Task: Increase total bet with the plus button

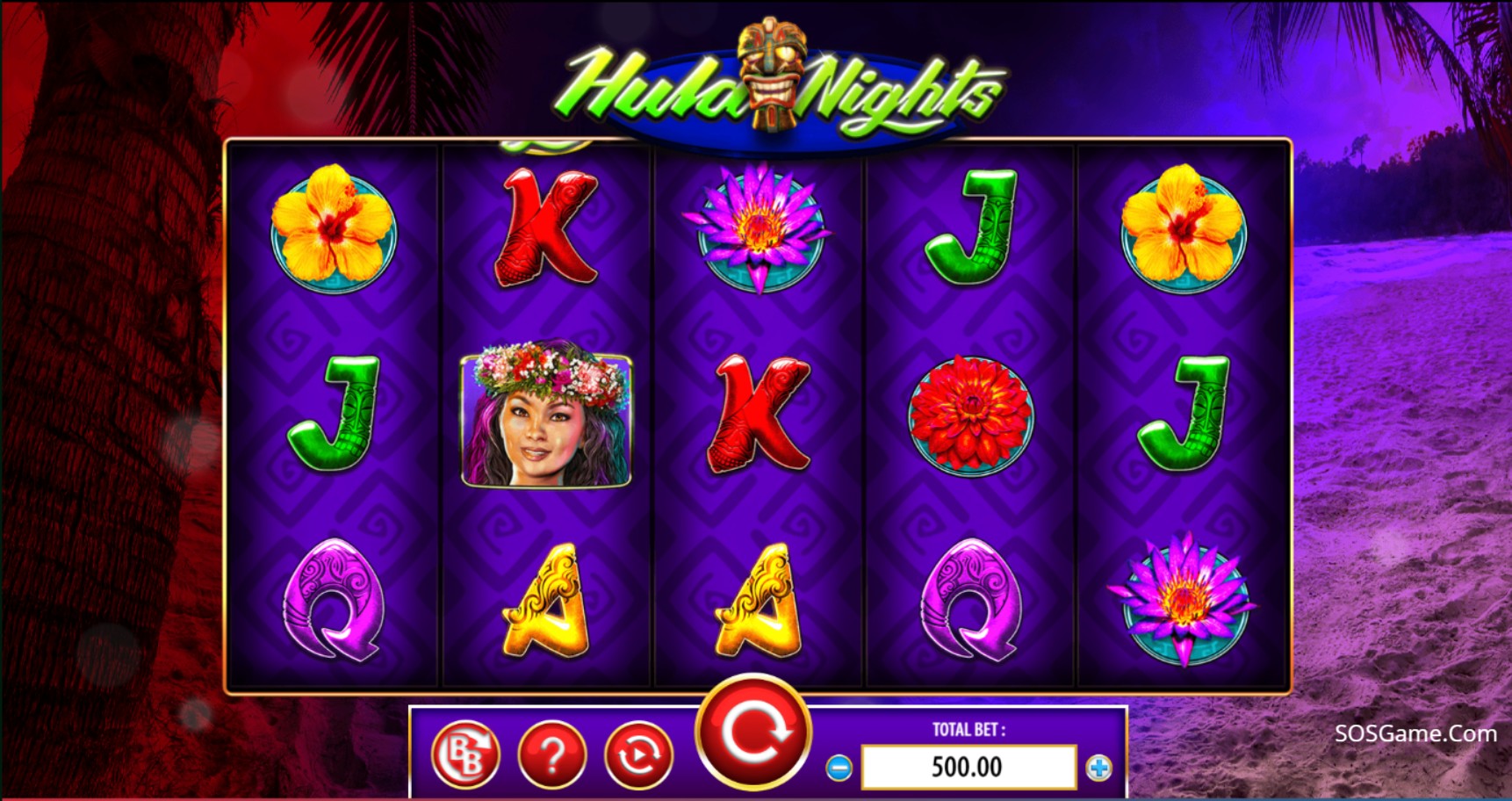Action: (x=1098, y=768)
